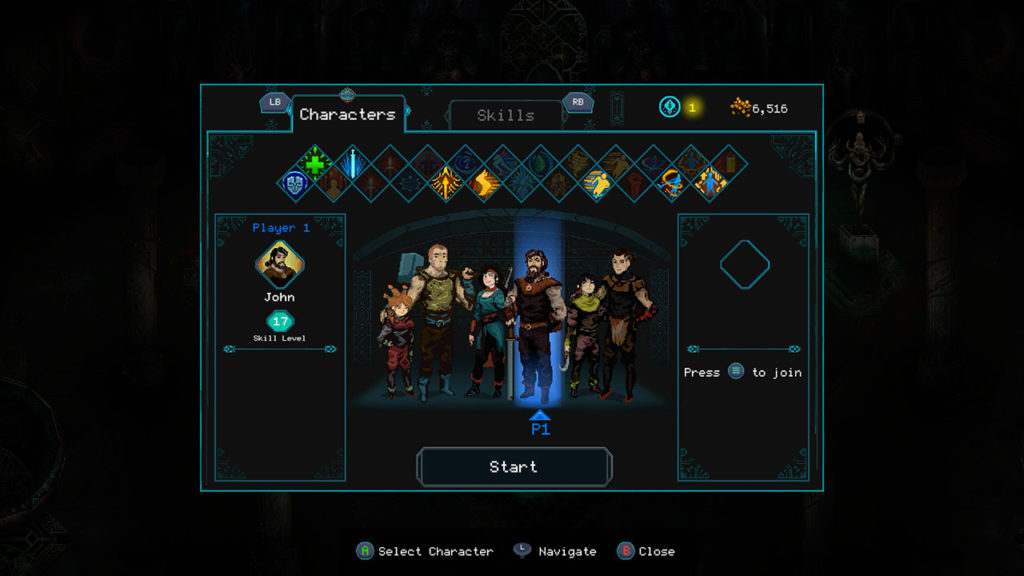Select the golden upward arrow skill icon

[x=446, y=183]
